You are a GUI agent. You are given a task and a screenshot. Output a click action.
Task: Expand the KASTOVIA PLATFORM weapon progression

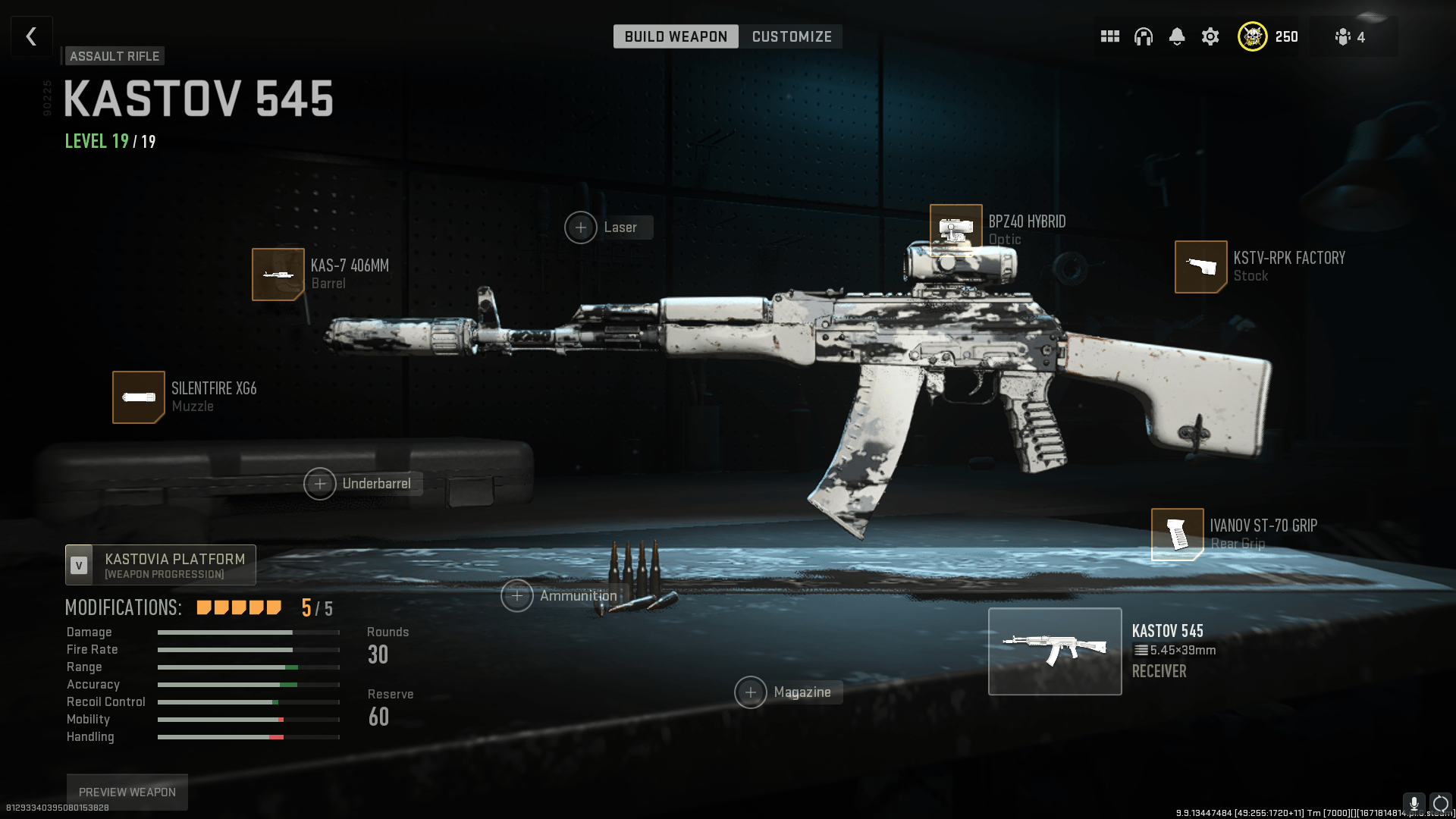point(159,564)
